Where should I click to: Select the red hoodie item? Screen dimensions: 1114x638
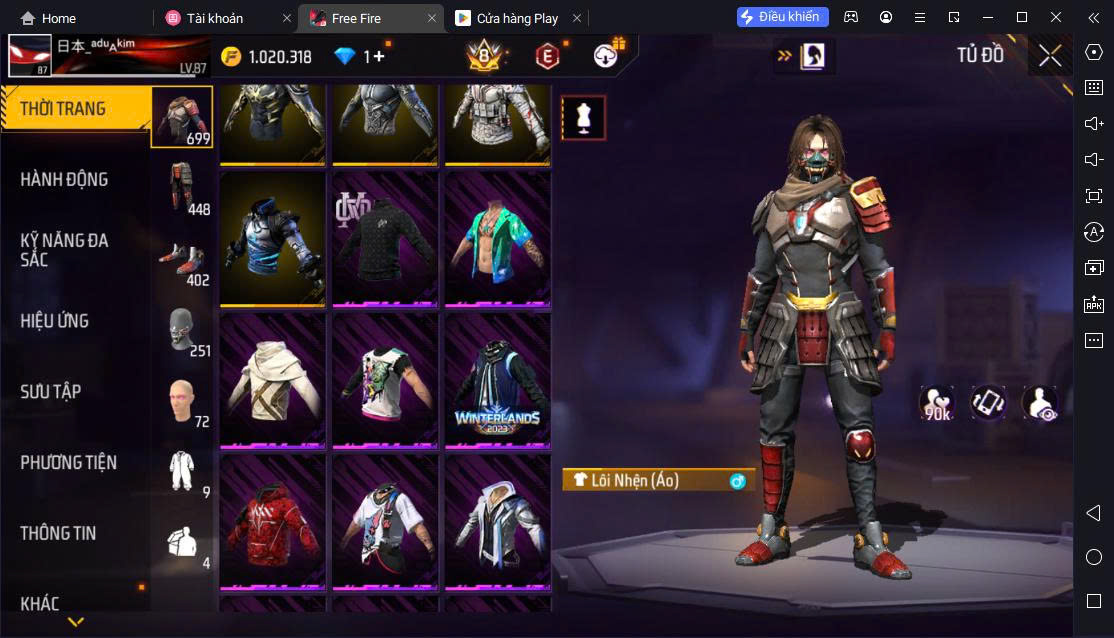272,522
